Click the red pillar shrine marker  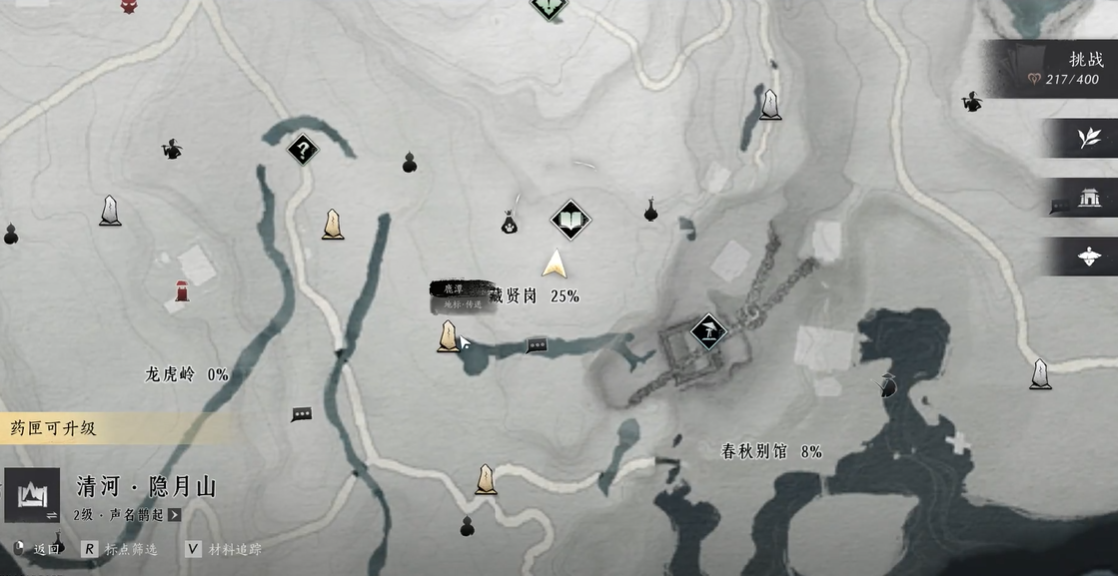click(181, 292)
